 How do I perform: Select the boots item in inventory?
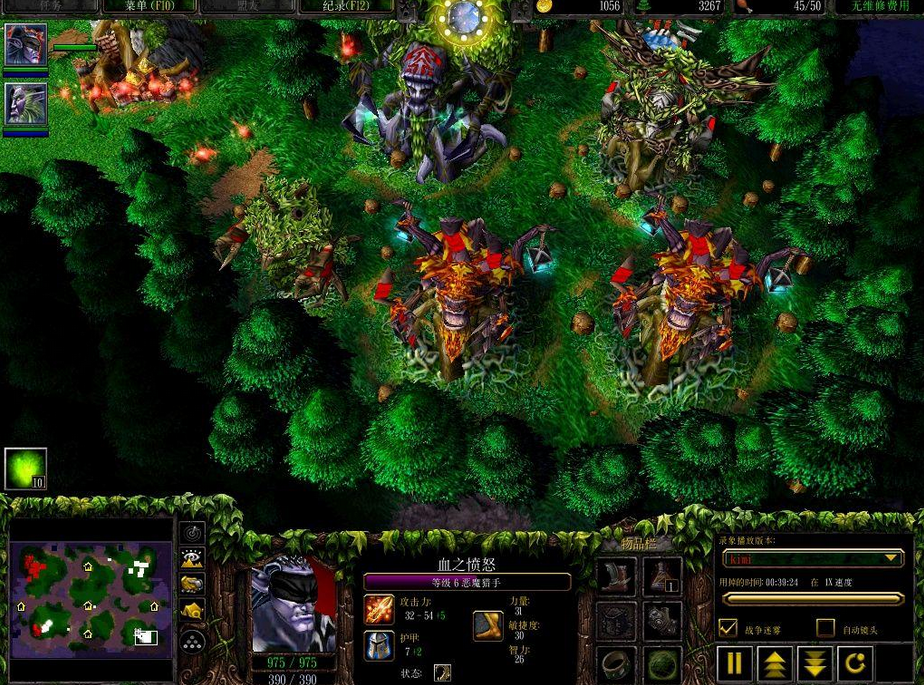[616, 575]
